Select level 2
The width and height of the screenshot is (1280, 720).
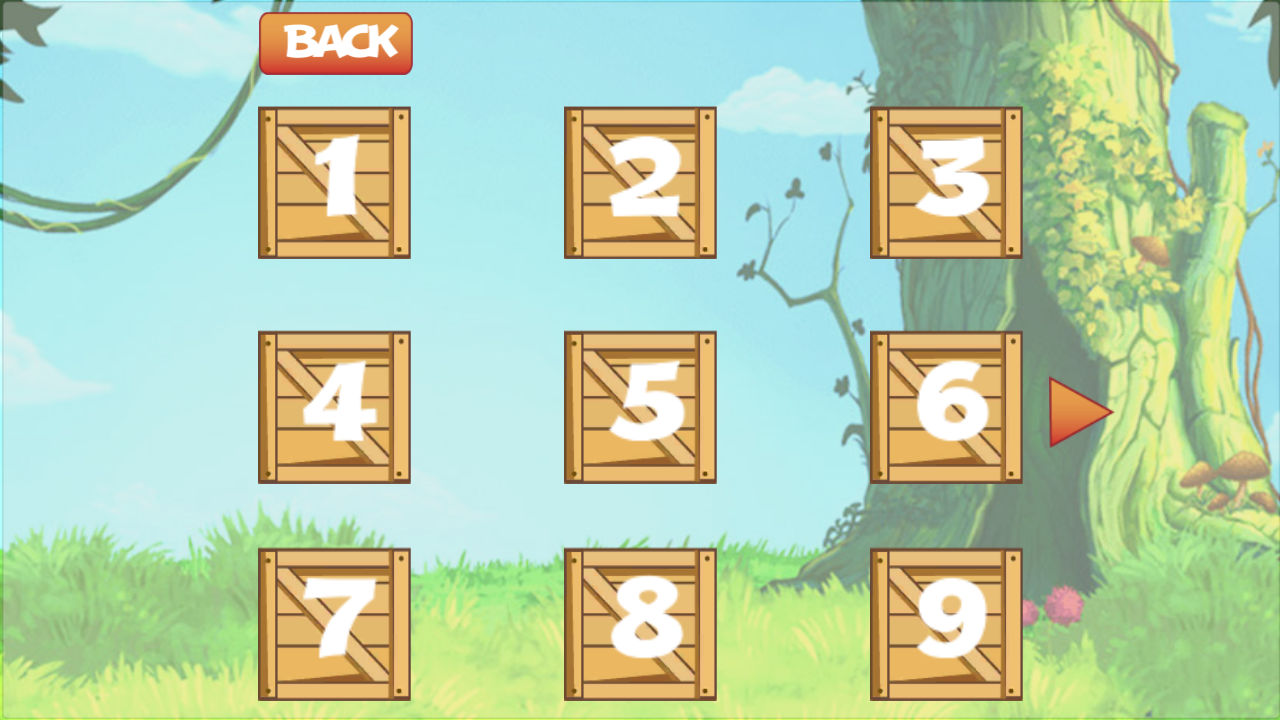640,183
